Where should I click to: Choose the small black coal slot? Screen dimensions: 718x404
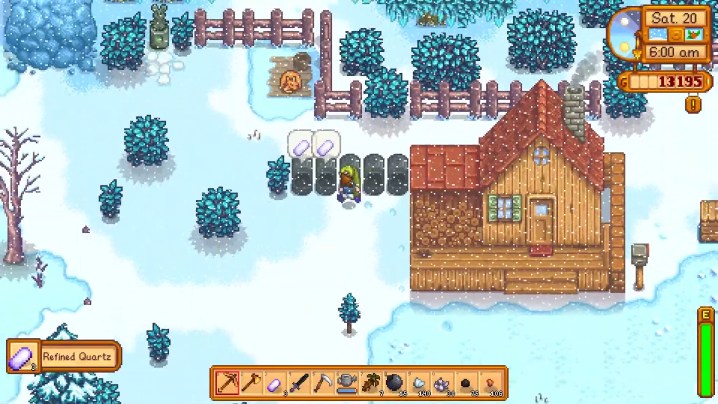pos(466,382)
